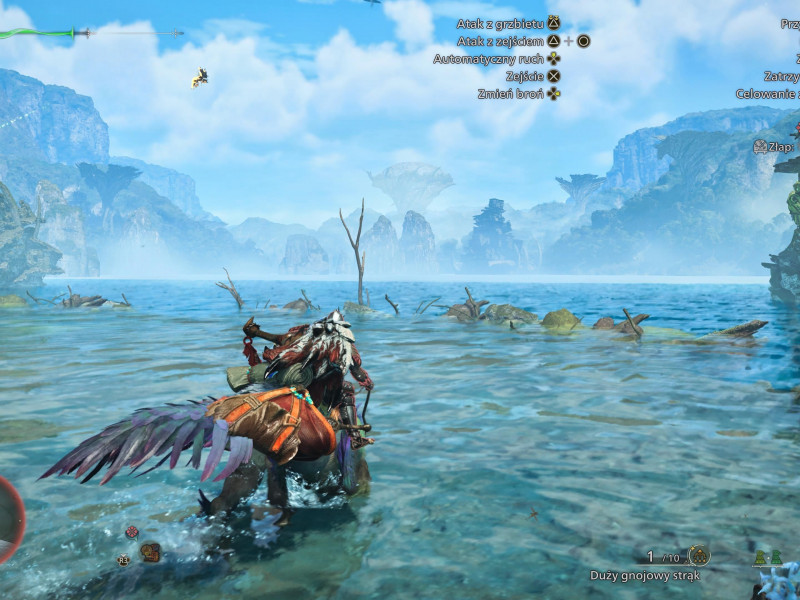The height and width of the screenshot is (600, 800).
Task: Click the green mantle icons
Action: (x=767, y=558)
